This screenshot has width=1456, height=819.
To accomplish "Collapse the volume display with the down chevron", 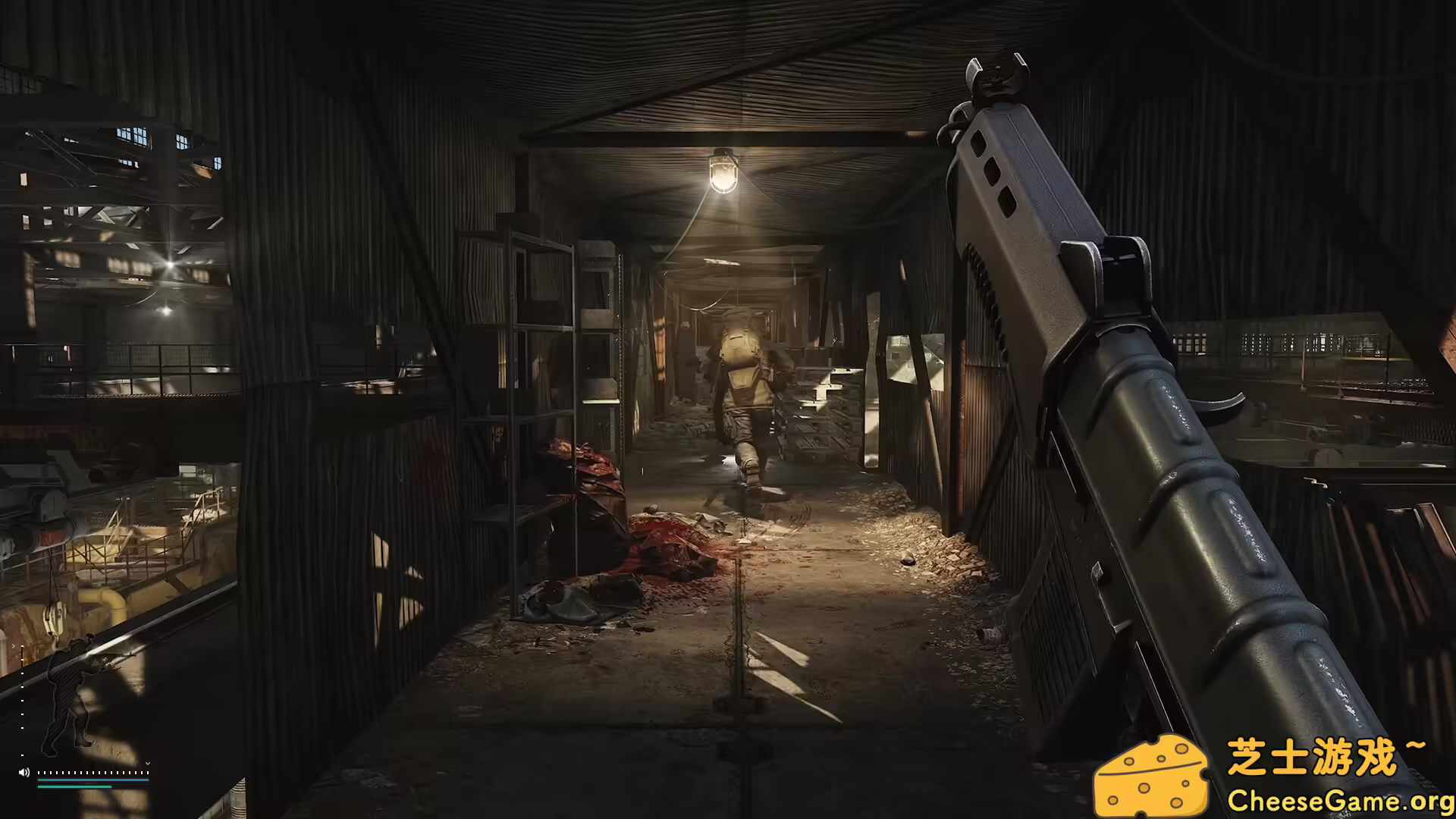I will click(148, 763).
